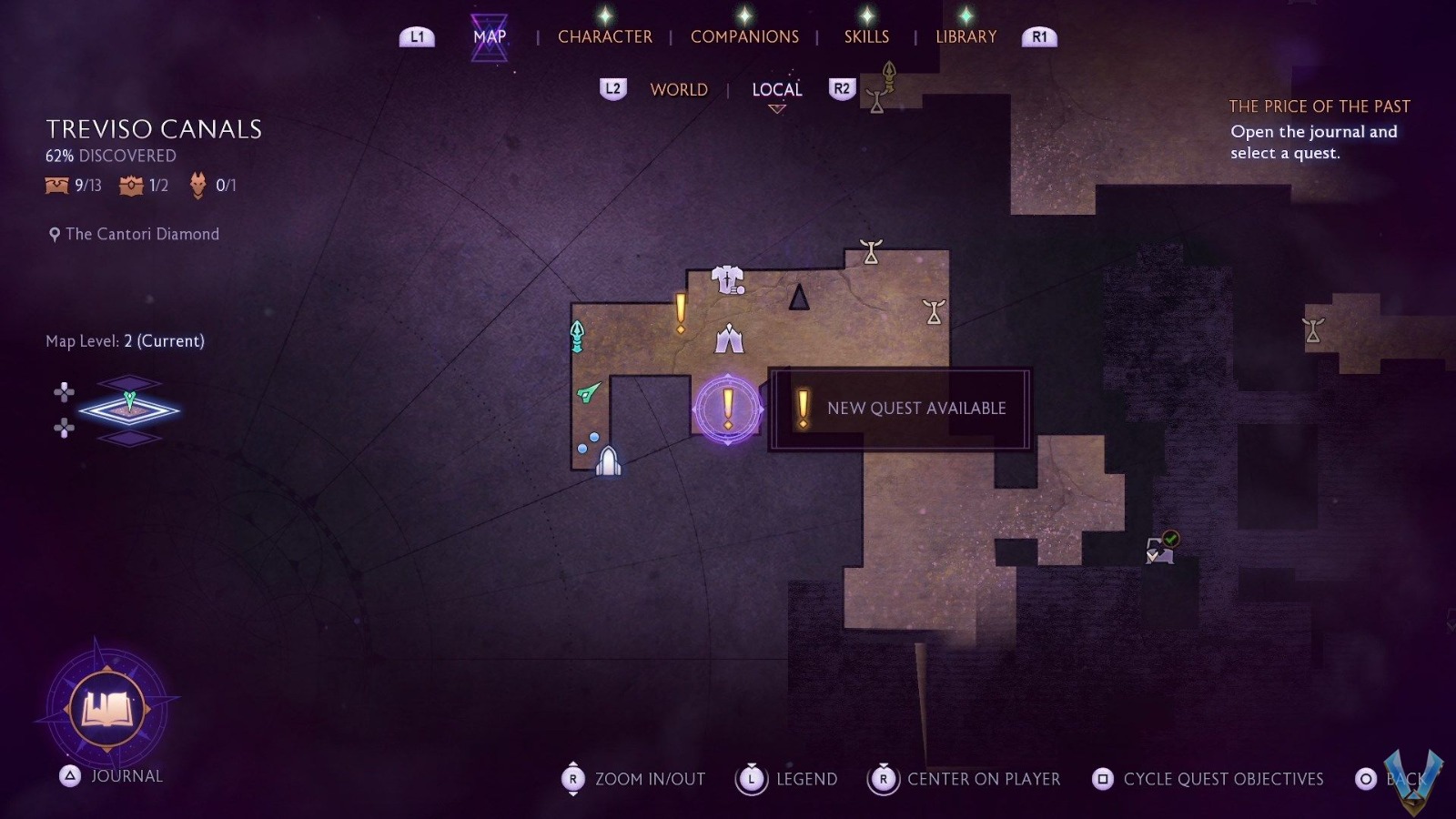The width and height of the screenshot is (1456, 819).
Task: Select the Skills tab
Action: click(866, 36)
